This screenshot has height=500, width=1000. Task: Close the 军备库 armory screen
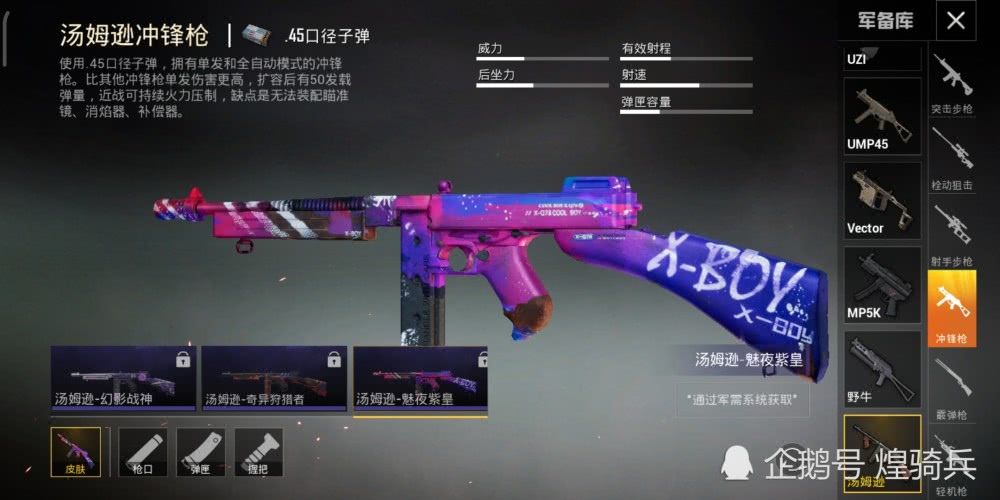(956, 21)
